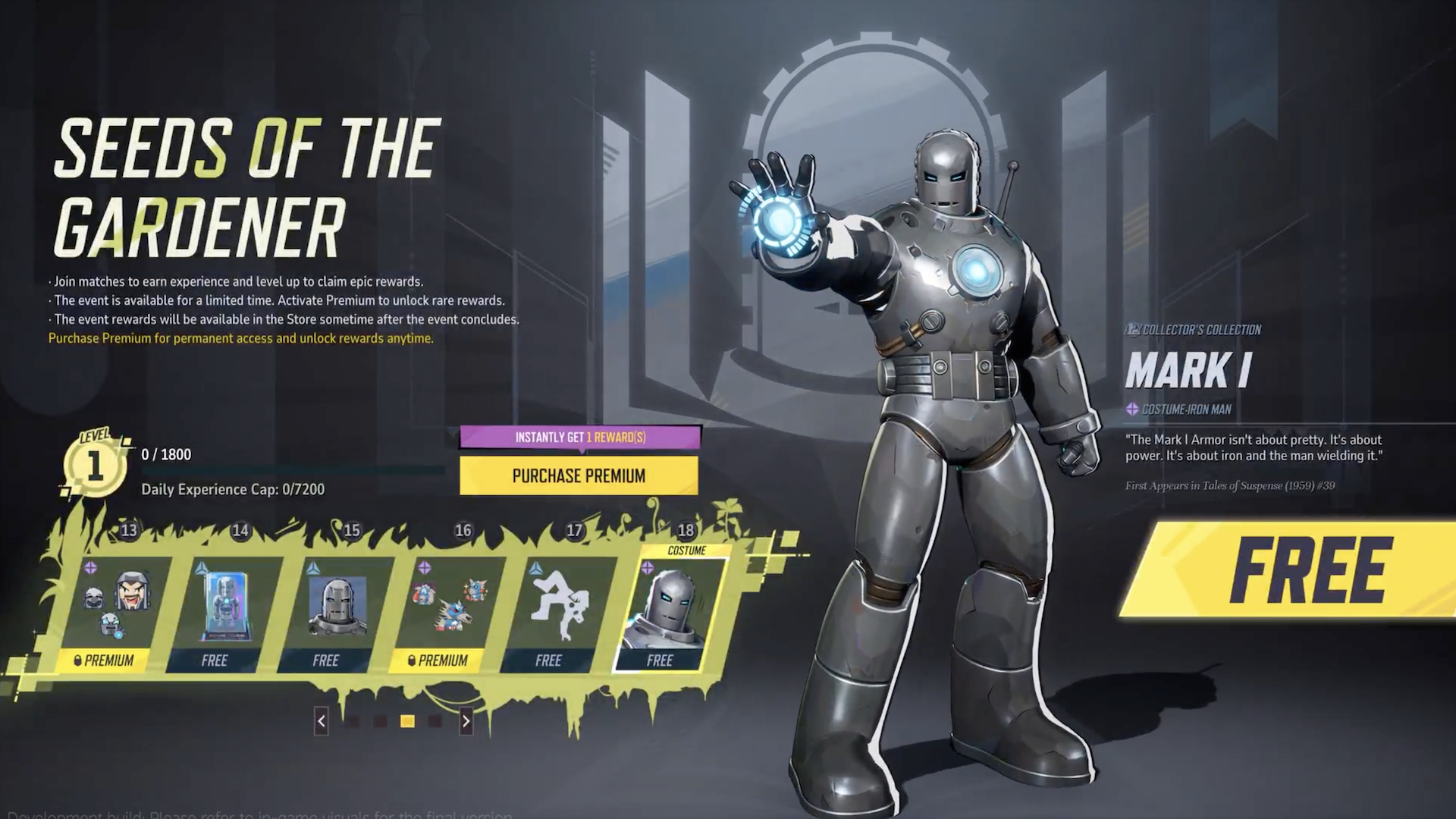Advance to the next reward page with right arrow

tap(465, 723)
